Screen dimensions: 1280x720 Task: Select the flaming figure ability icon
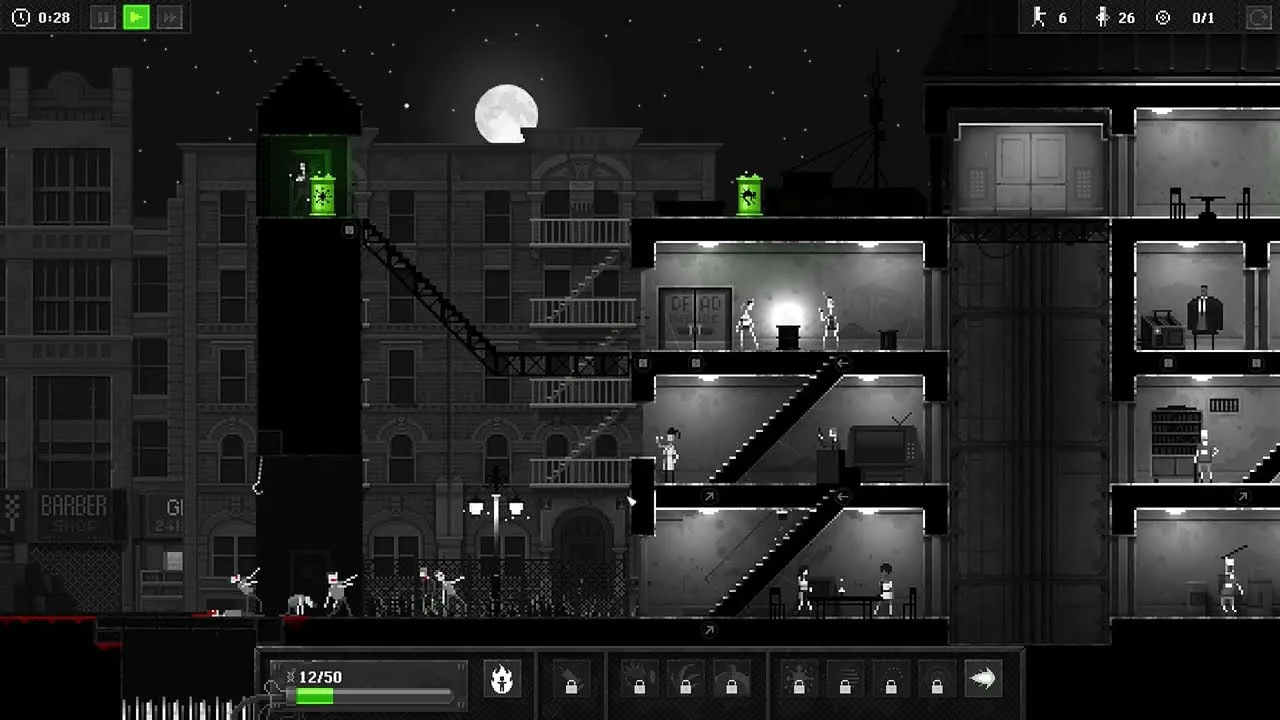coord(502,679)
